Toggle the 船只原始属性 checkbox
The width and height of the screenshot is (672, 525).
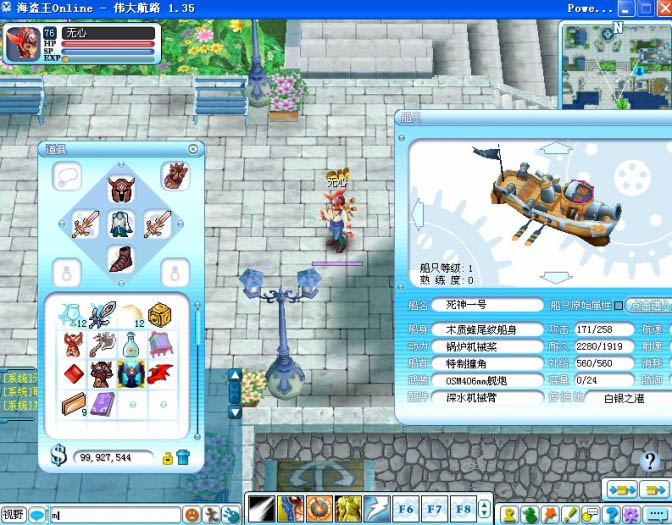[x=617, y=305]
